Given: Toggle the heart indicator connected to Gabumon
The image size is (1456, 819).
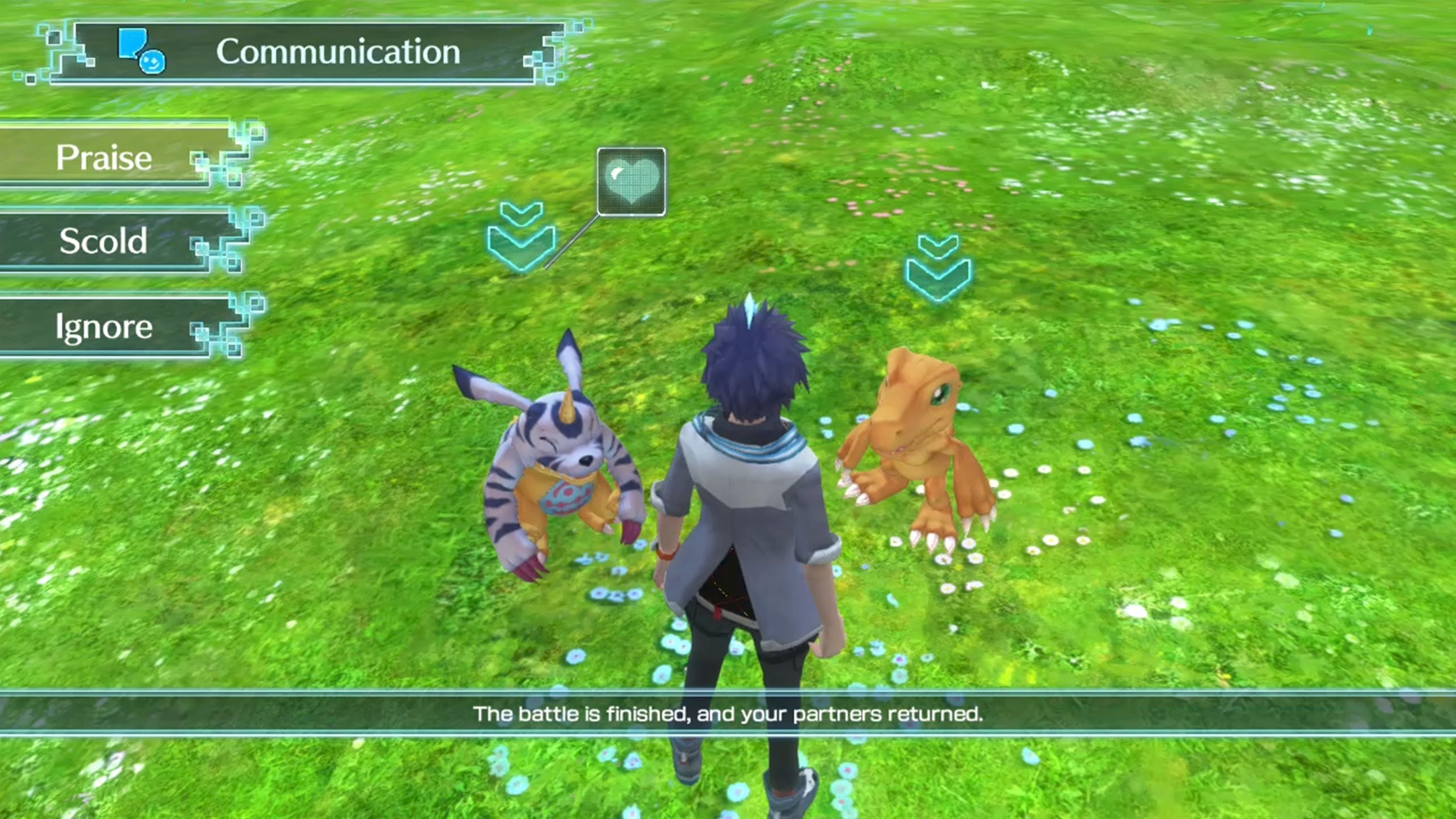Looking at the screenshot, I should (x=632, y=181).
